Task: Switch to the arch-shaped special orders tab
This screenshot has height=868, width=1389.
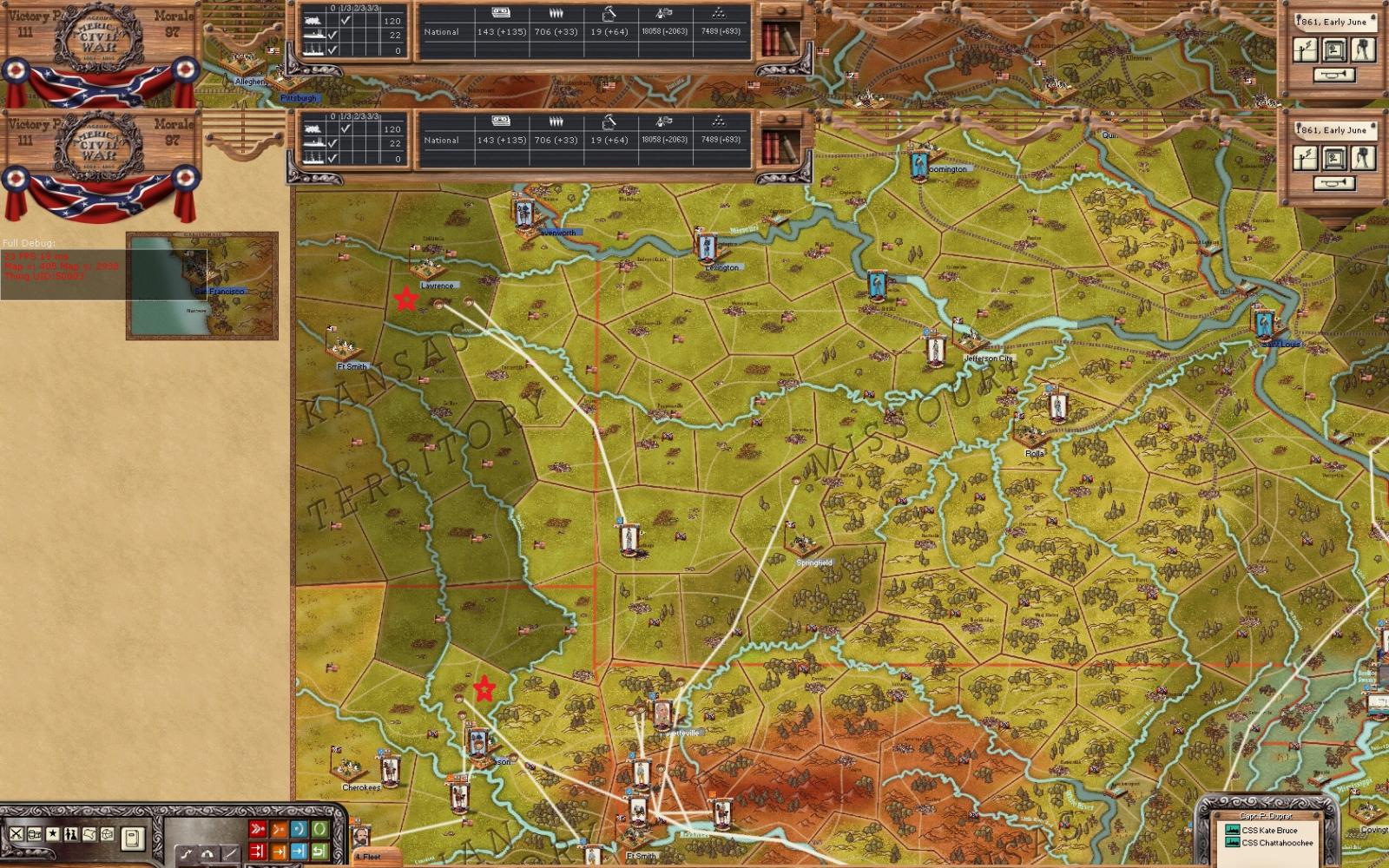Action: click(x=207, y=855)
